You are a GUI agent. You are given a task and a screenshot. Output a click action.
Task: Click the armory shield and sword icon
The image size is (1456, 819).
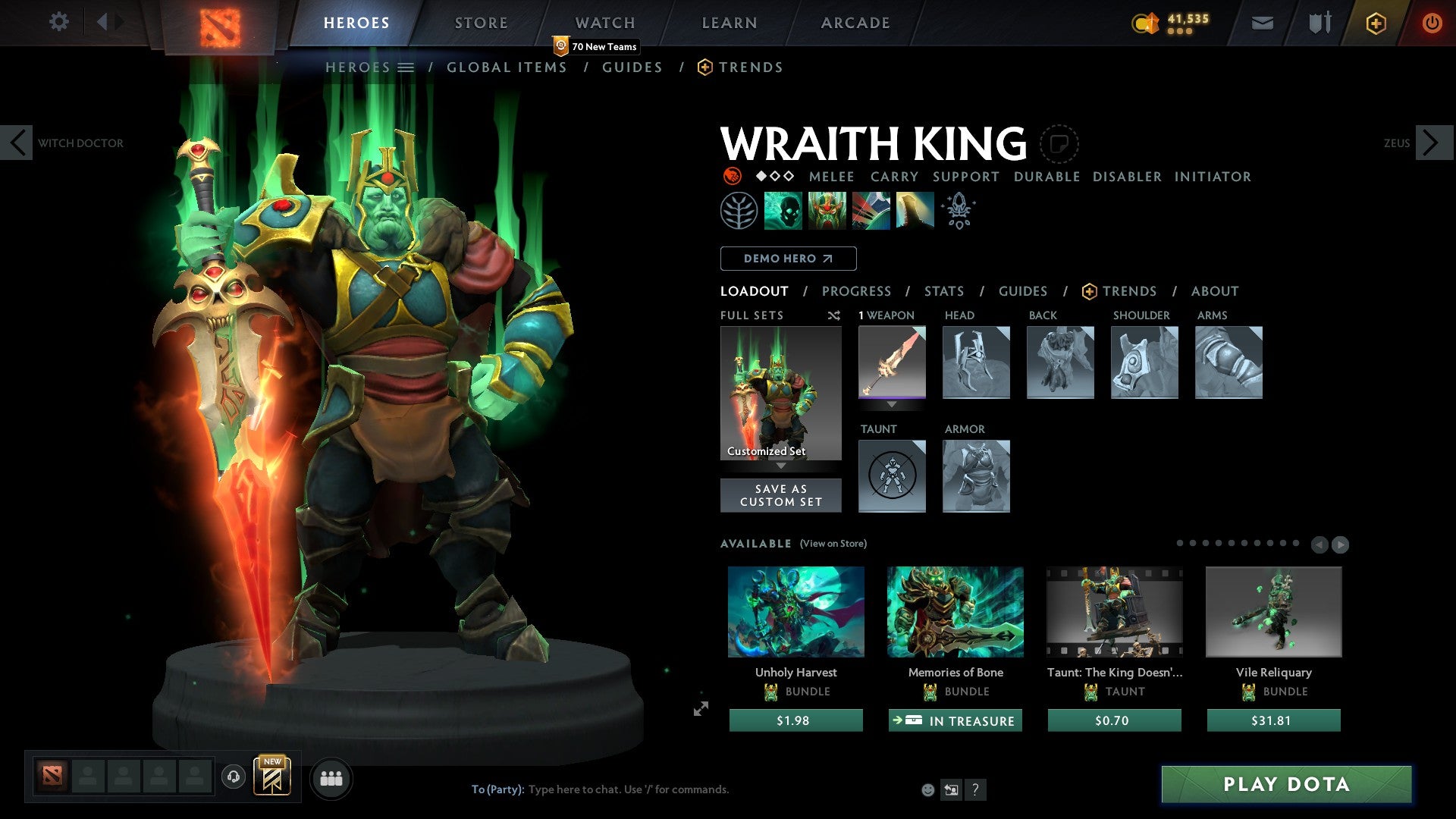1318,22
